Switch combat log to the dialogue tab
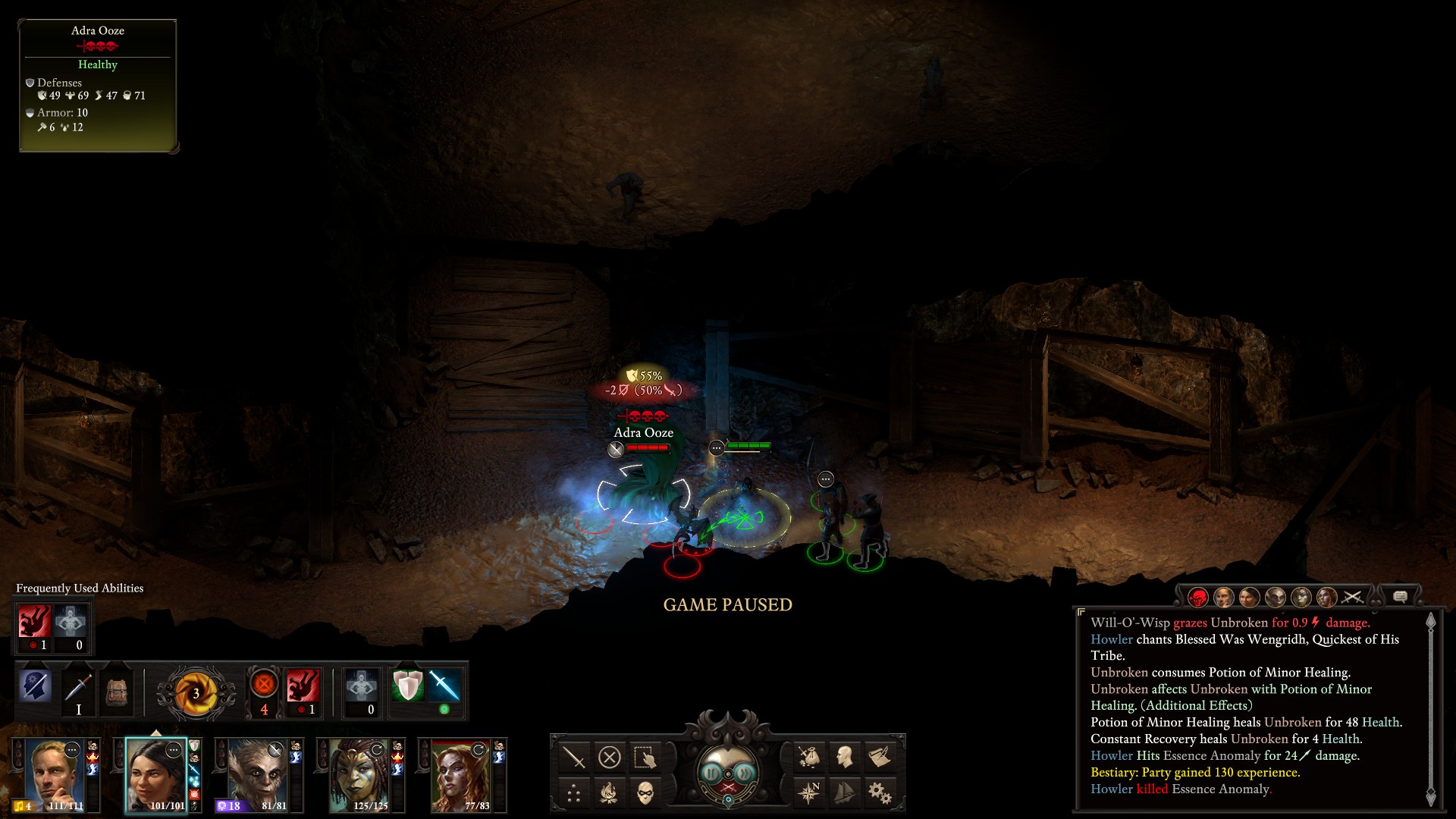This screenshot has height=819, width=1456. (1400, 597)
